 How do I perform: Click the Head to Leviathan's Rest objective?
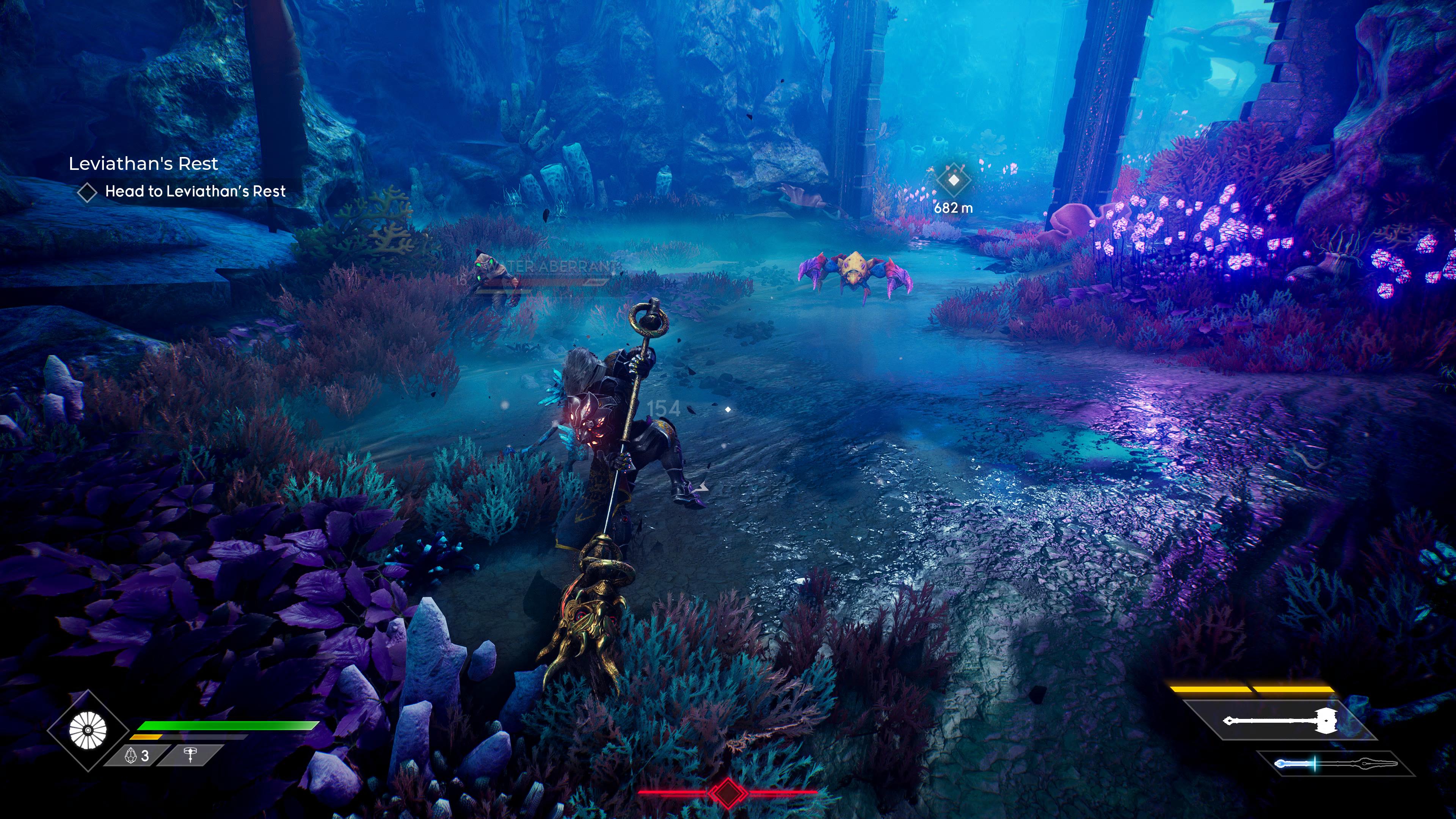[195, 191]
